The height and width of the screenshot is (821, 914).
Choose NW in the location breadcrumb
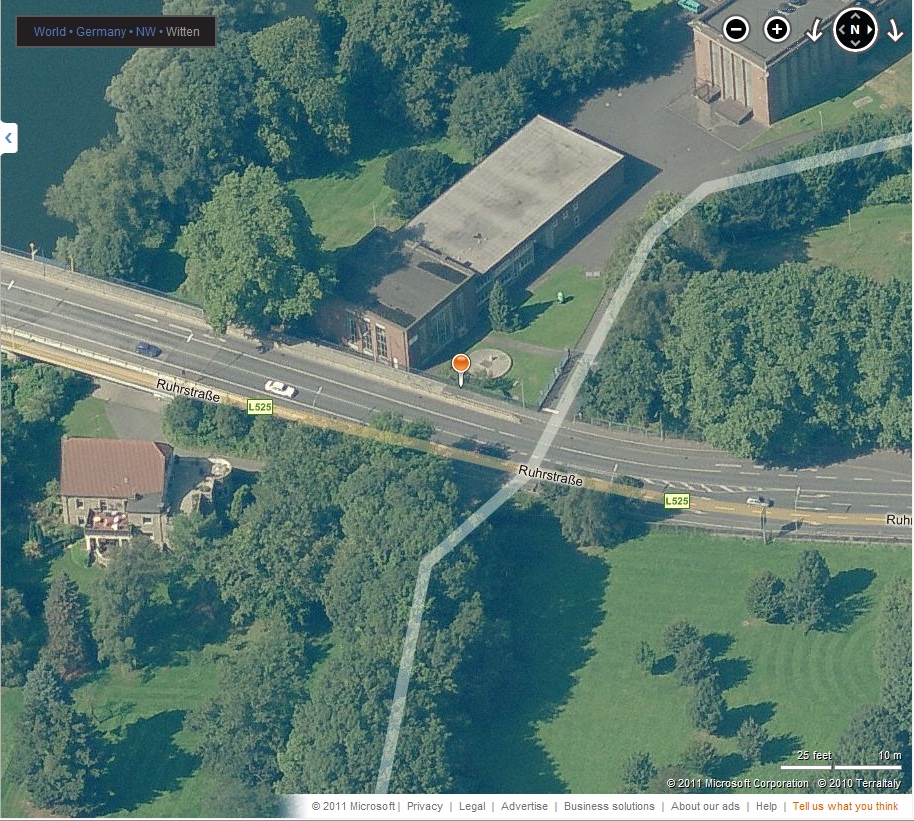pyautogui.click(x=146, y=32)
